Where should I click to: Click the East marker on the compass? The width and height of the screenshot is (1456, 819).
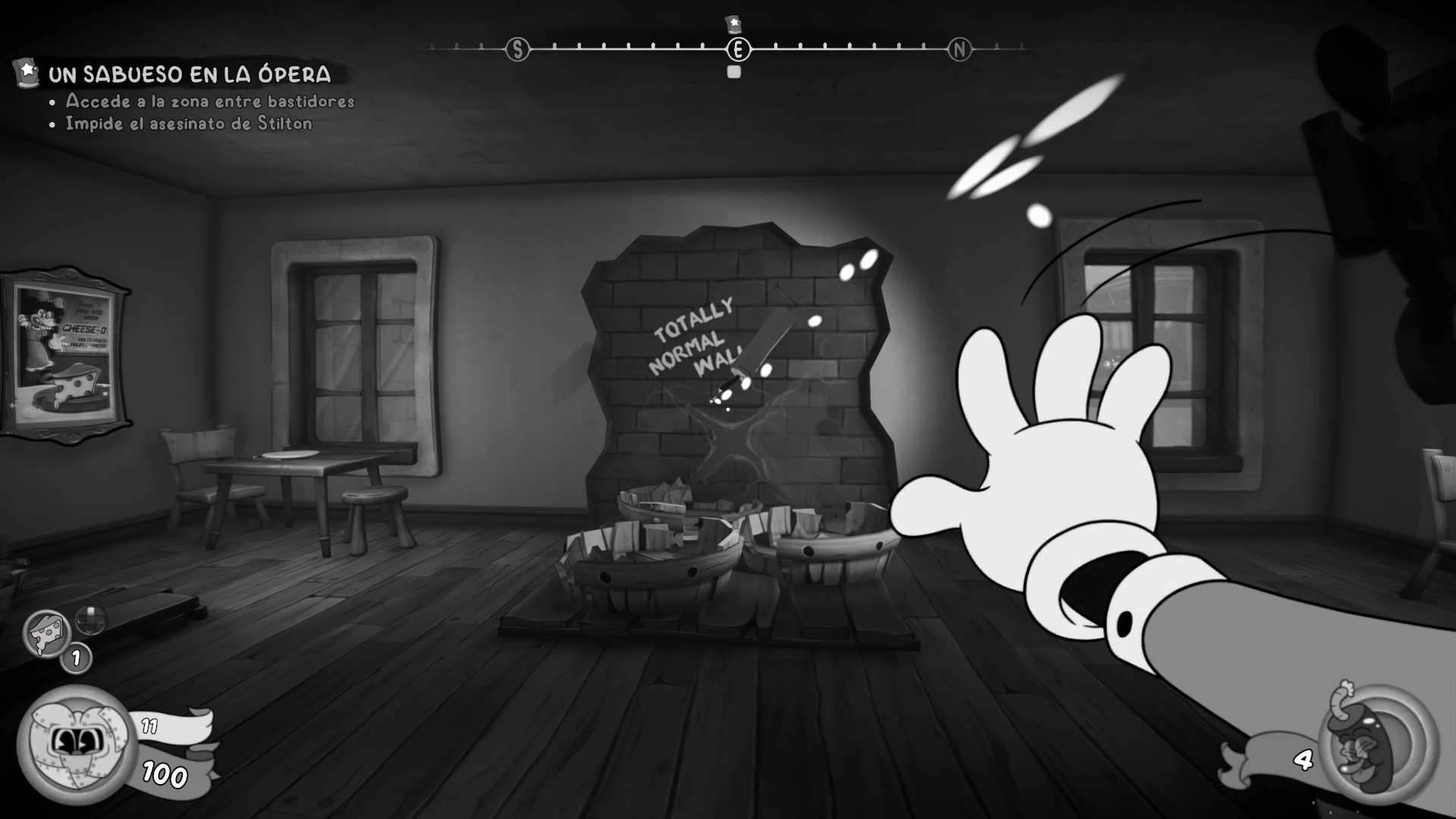tap(738, 50)
